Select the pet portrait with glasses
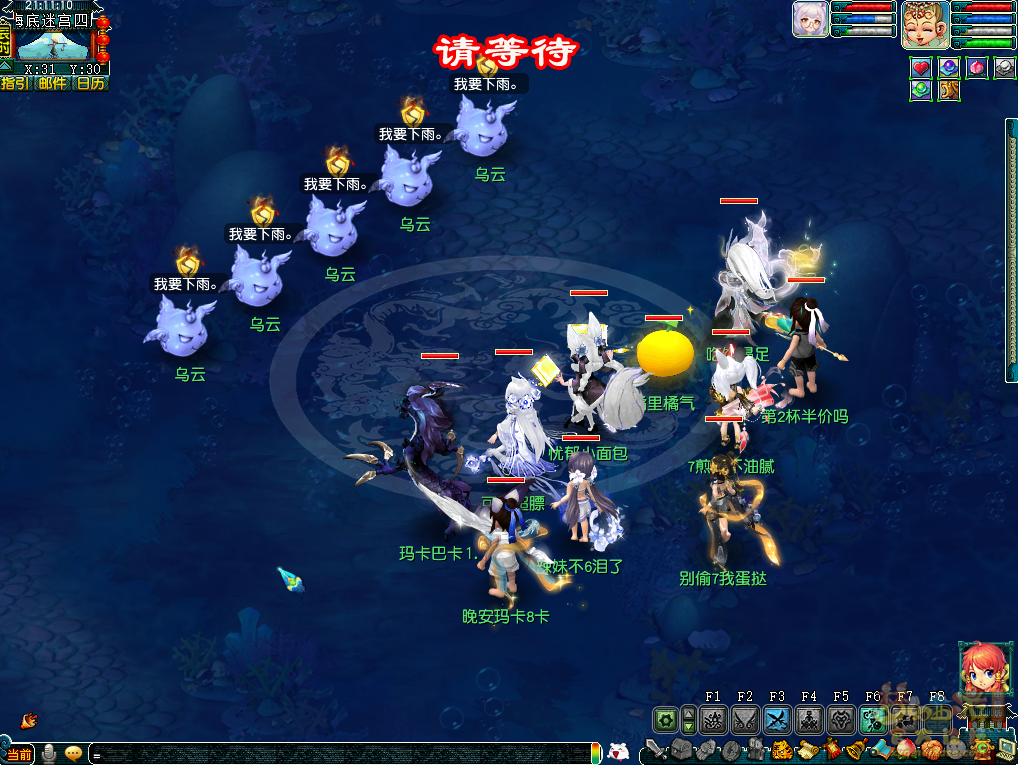The height and width of the screenshot is (765, 1018). click(809, 20)
